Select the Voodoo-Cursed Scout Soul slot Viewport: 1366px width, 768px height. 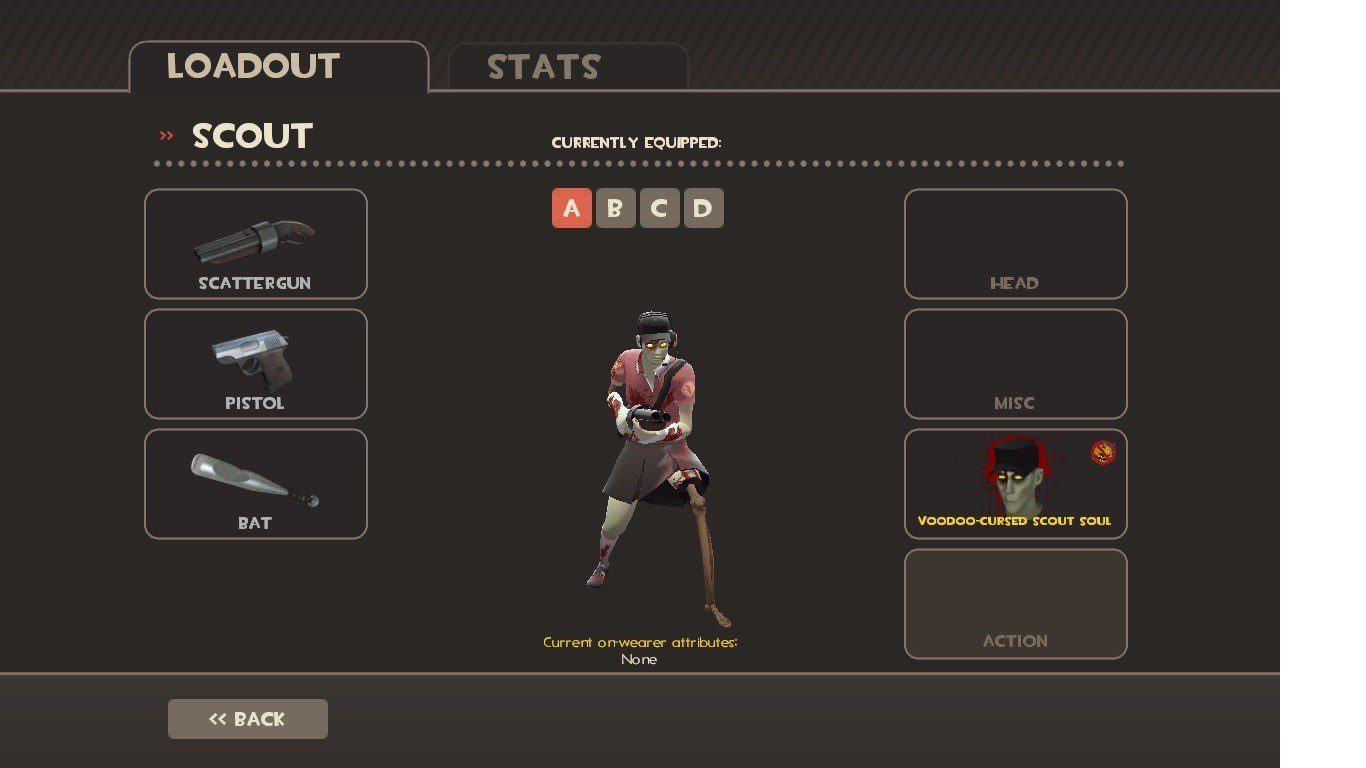coord(1015,484)
